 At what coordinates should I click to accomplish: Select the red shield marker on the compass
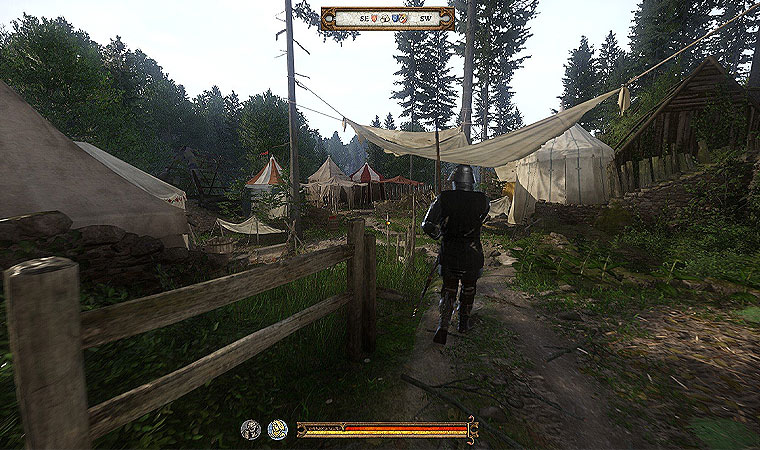coord(374,18)
